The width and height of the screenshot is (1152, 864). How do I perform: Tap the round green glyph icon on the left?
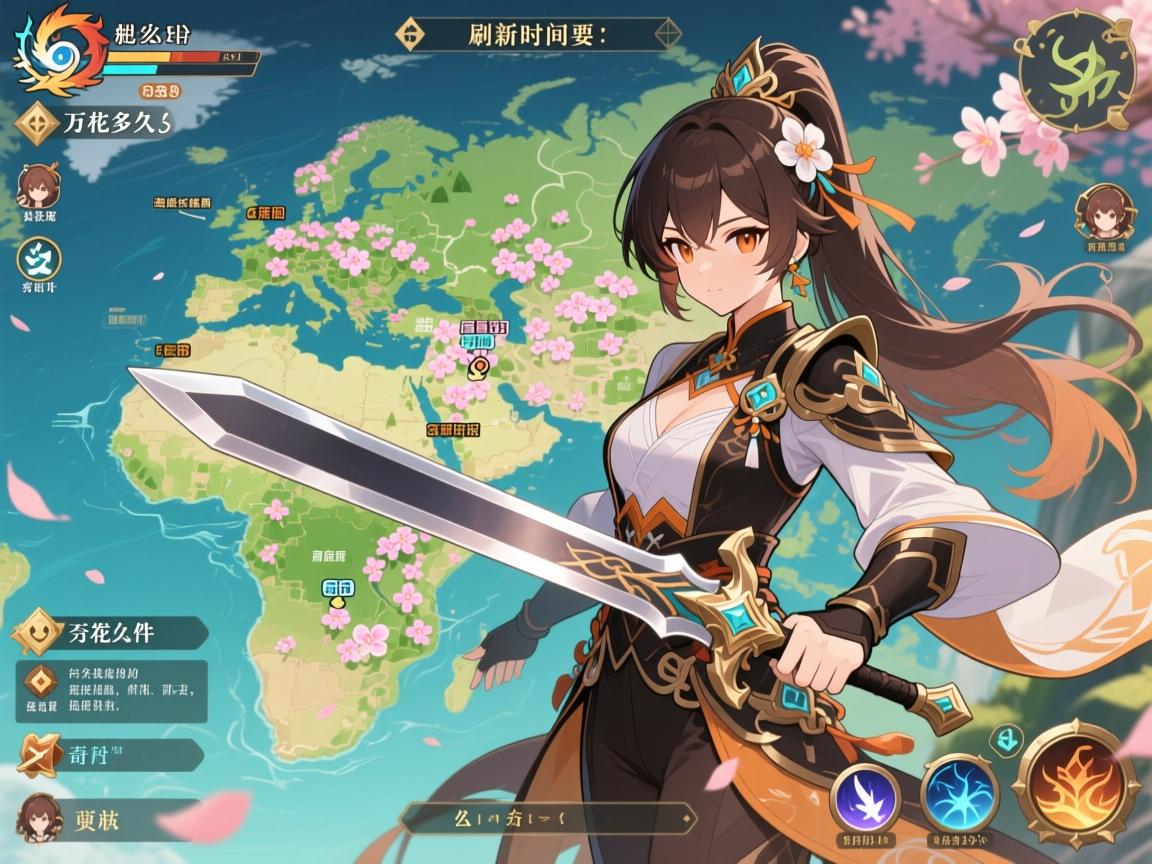[40, 260]
